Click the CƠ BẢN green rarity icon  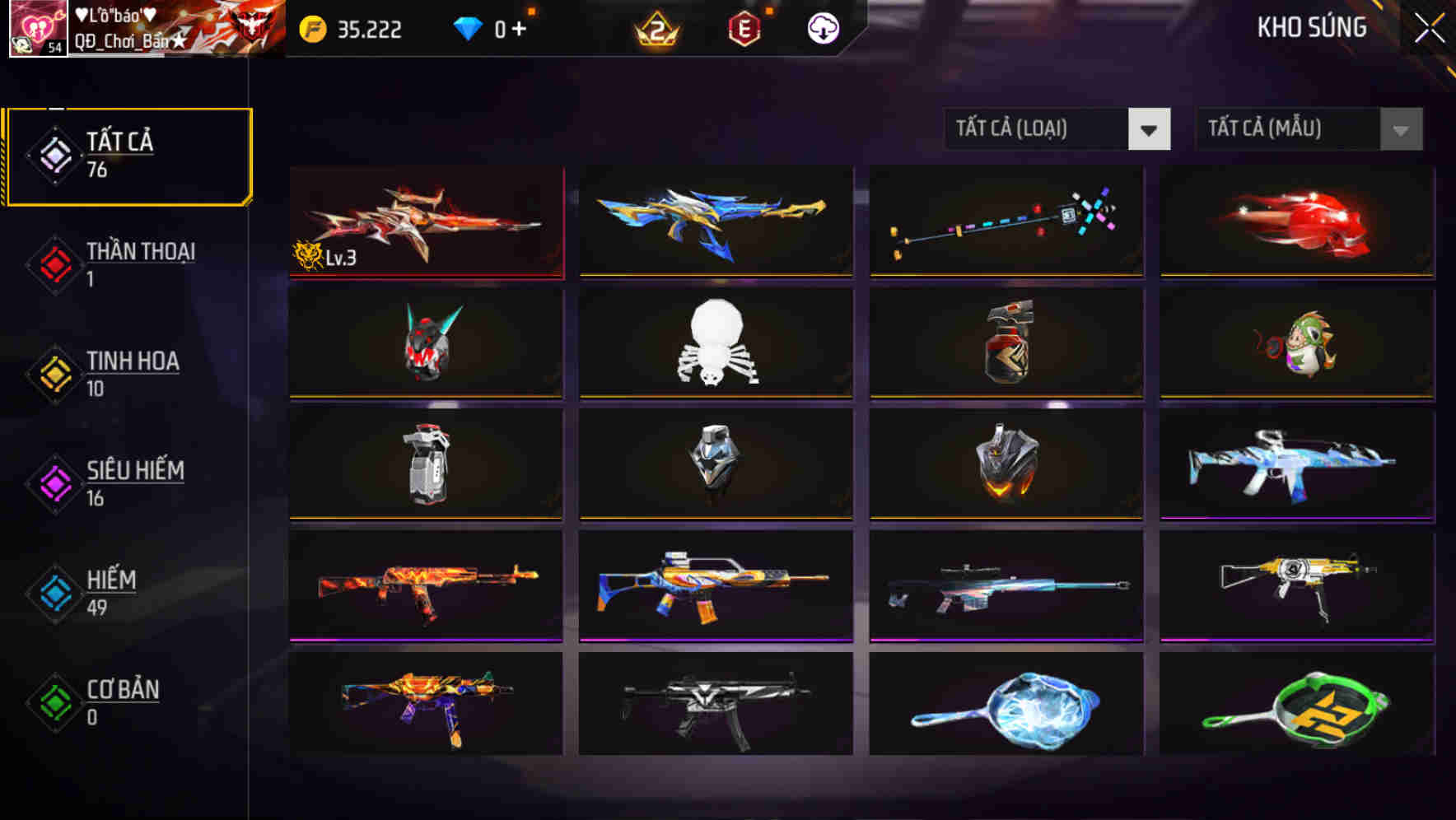click(54, 704)
